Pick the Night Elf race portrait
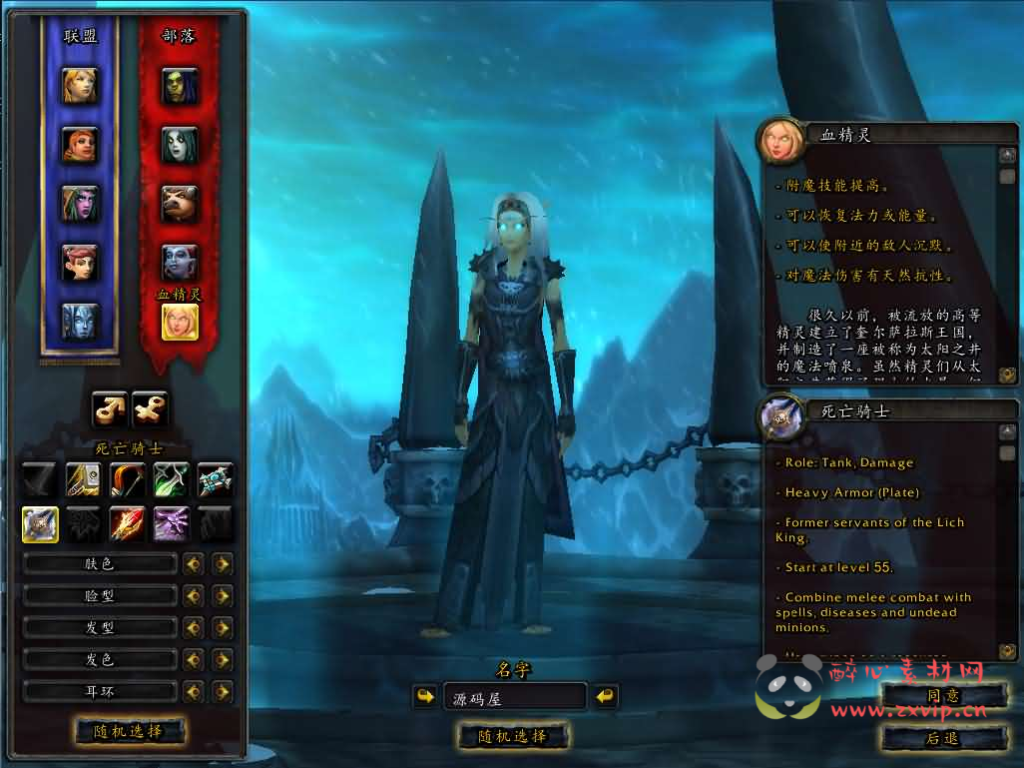Screen dimensions: 1024x768 (80, 203)
